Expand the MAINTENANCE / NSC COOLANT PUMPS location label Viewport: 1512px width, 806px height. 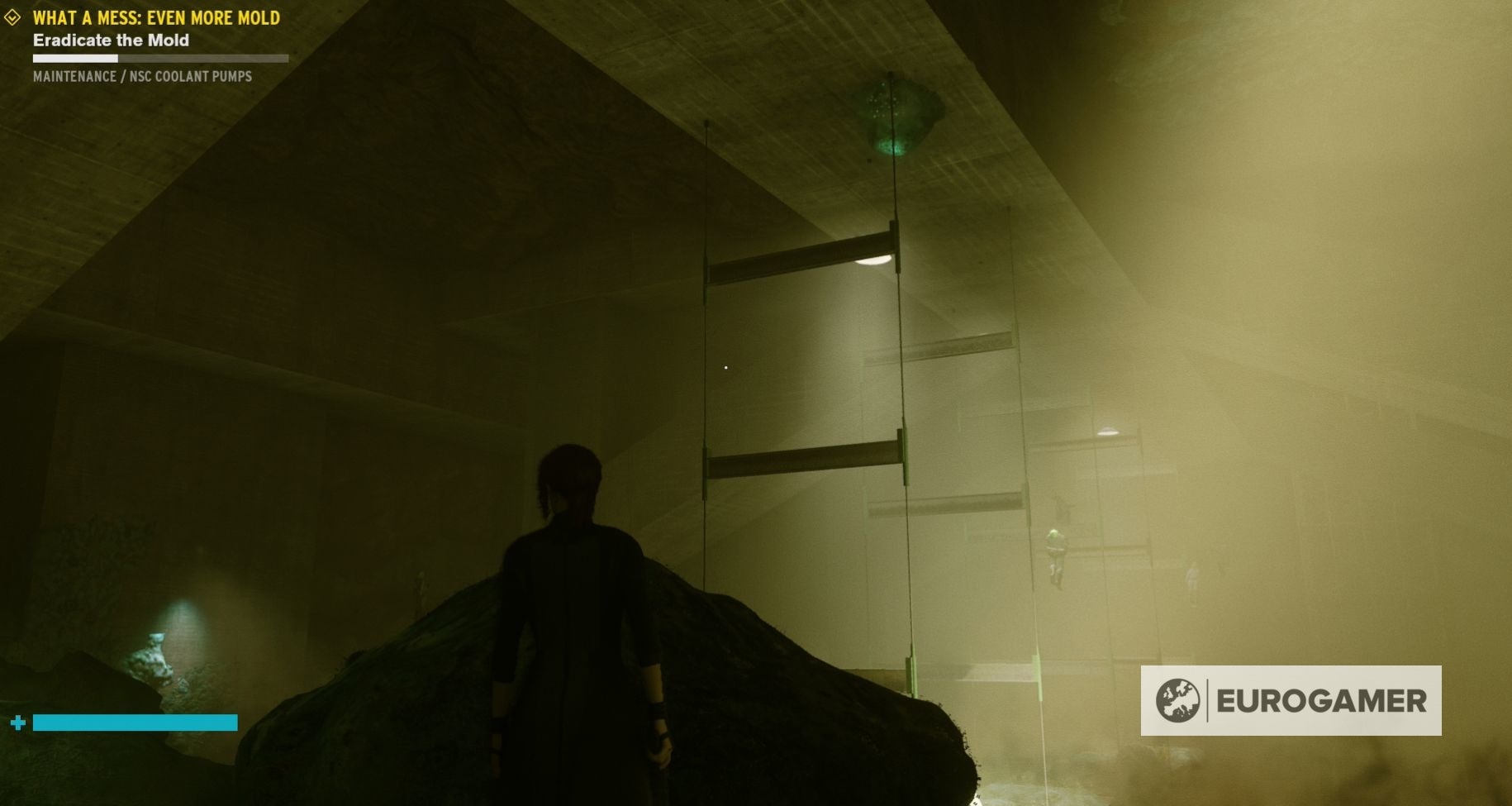tap(141, 79)
